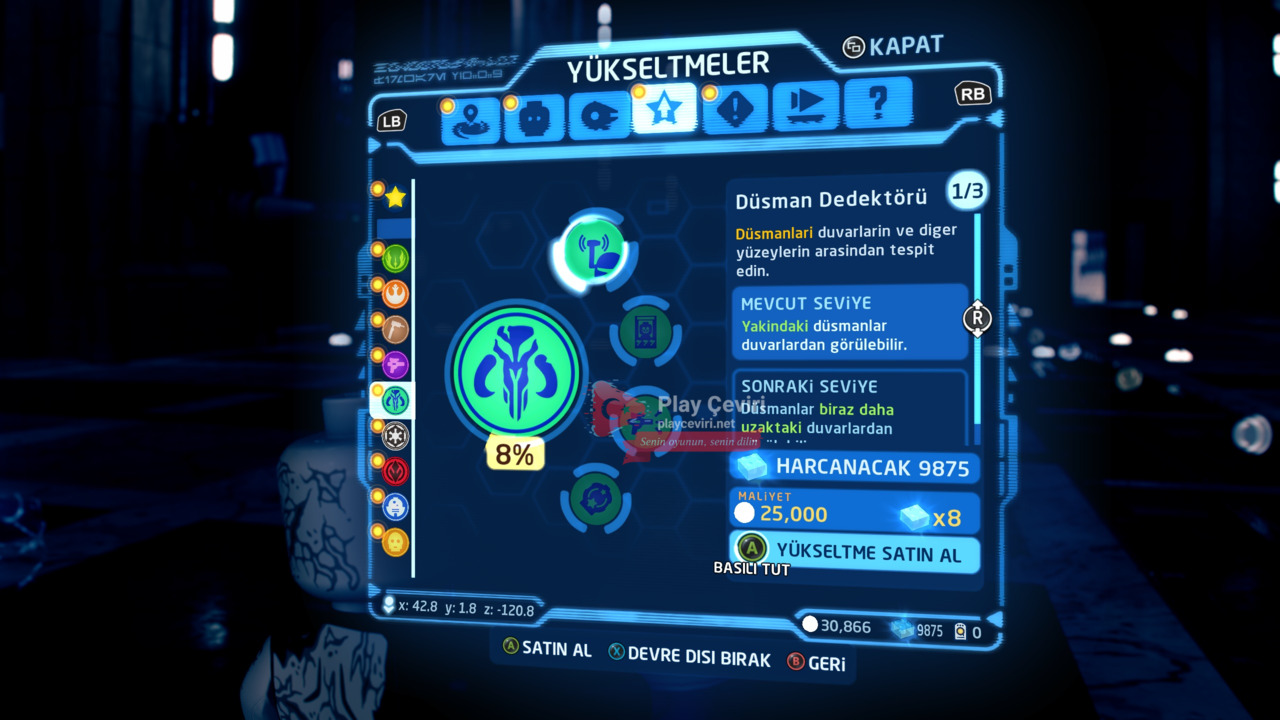The width and height of the screenshot is (1280, 720).
Task: Choose the brown scavenger class category
Action: tap(395, 330)
